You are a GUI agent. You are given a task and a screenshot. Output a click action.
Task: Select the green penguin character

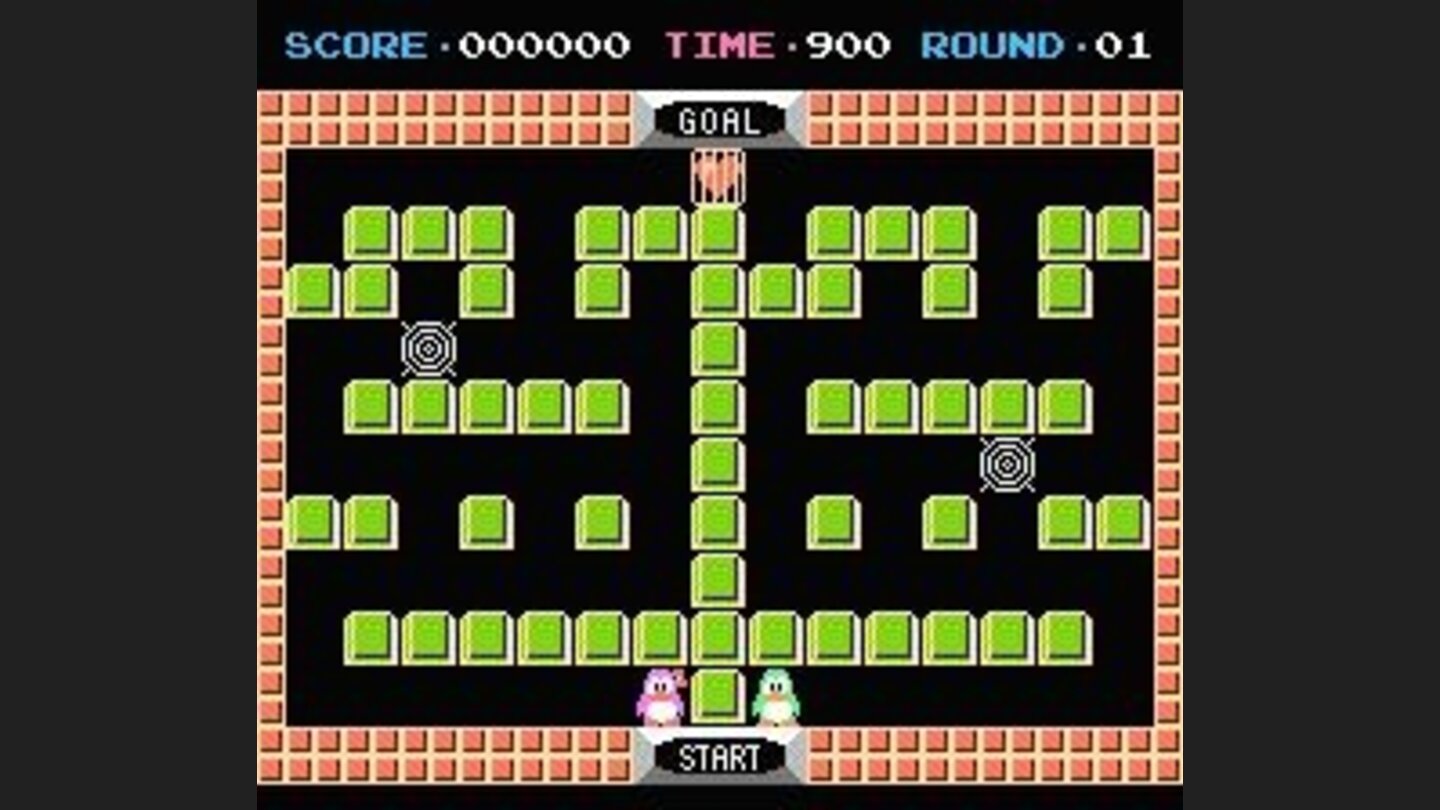point(775,695)
